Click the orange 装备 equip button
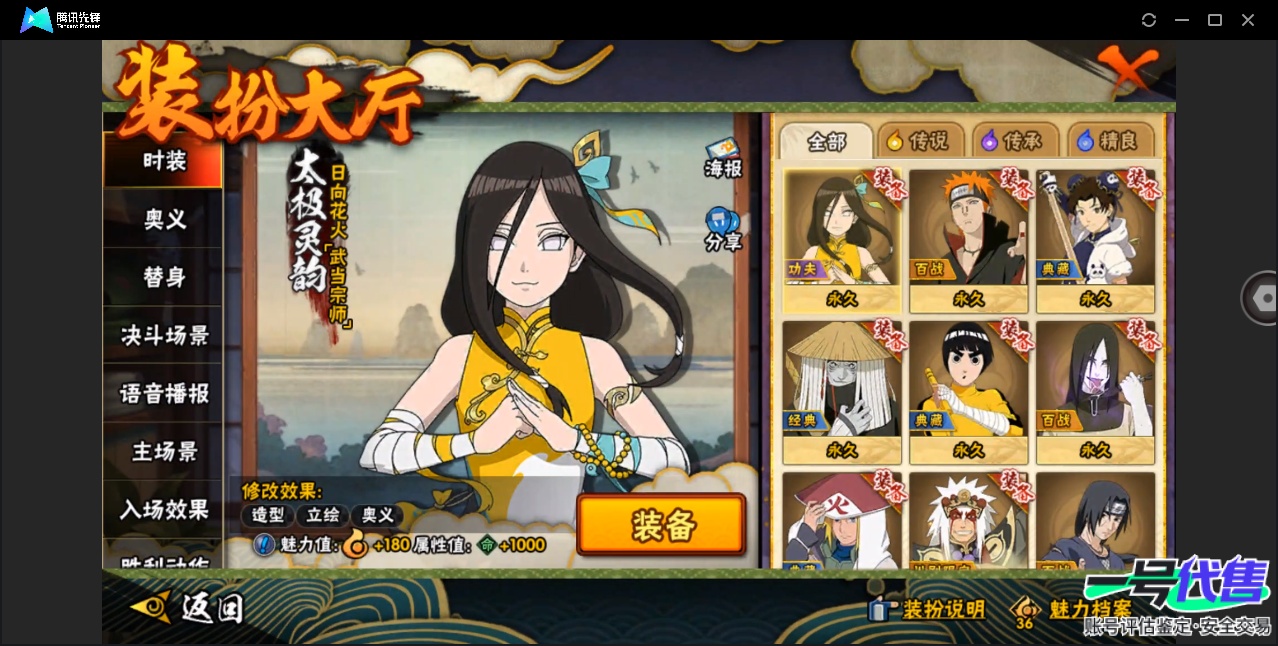1278x646 pixels. coord(661,525)
